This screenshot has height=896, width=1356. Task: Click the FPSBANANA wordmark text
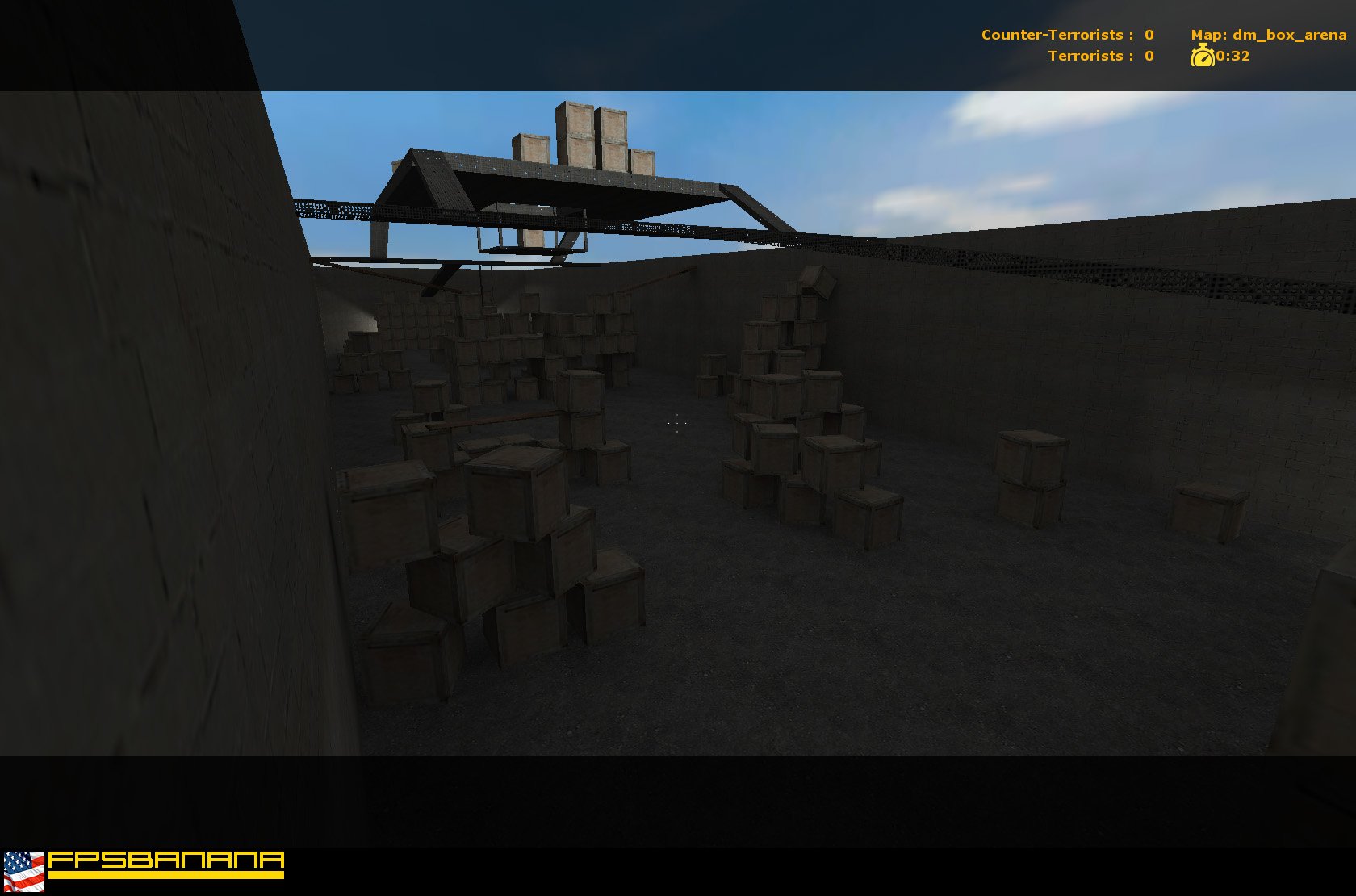click(x=169, y=860)
